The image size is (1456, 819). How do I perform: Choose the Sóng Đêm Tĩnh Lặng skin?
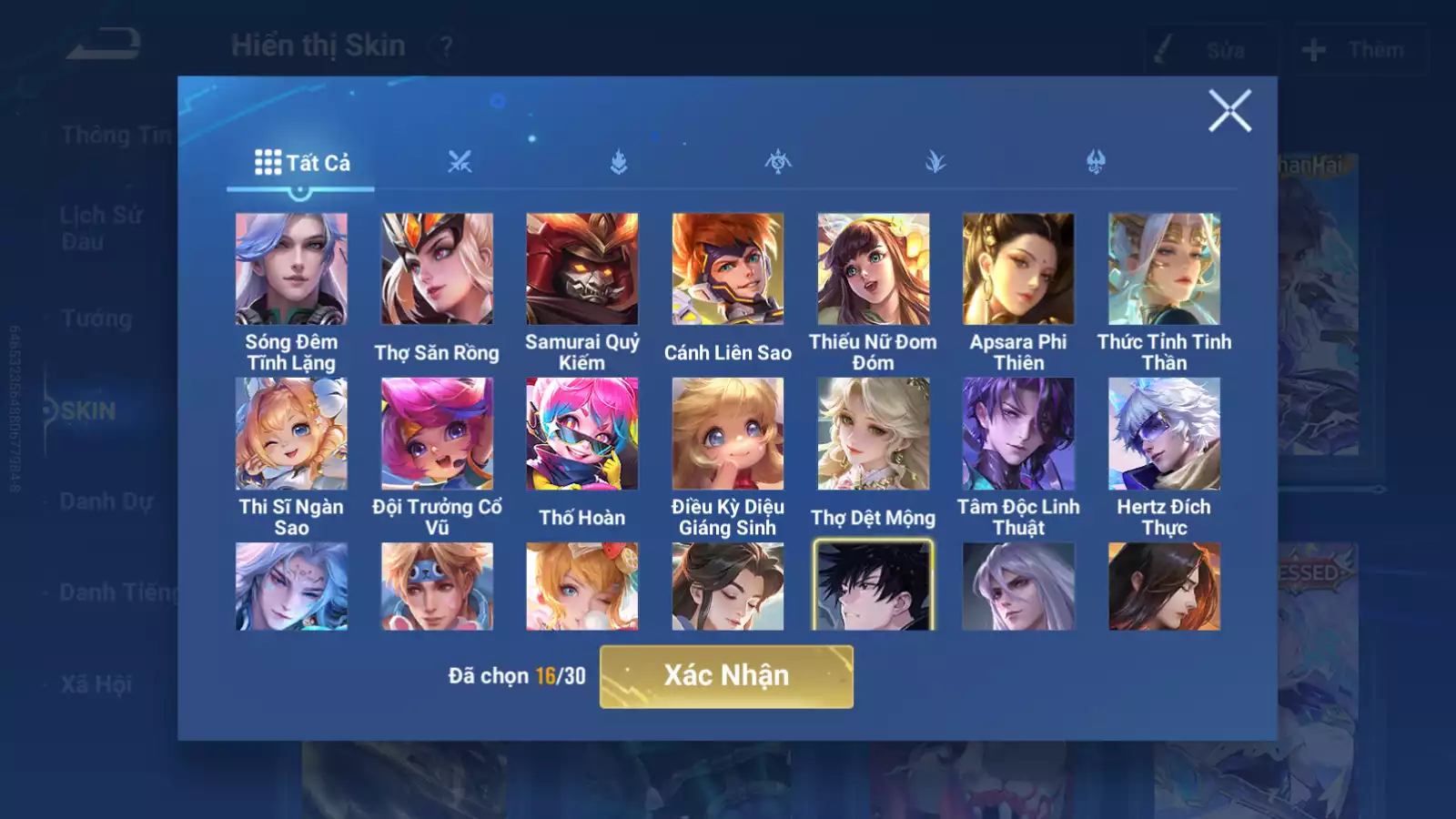click(x=291, y=269)
